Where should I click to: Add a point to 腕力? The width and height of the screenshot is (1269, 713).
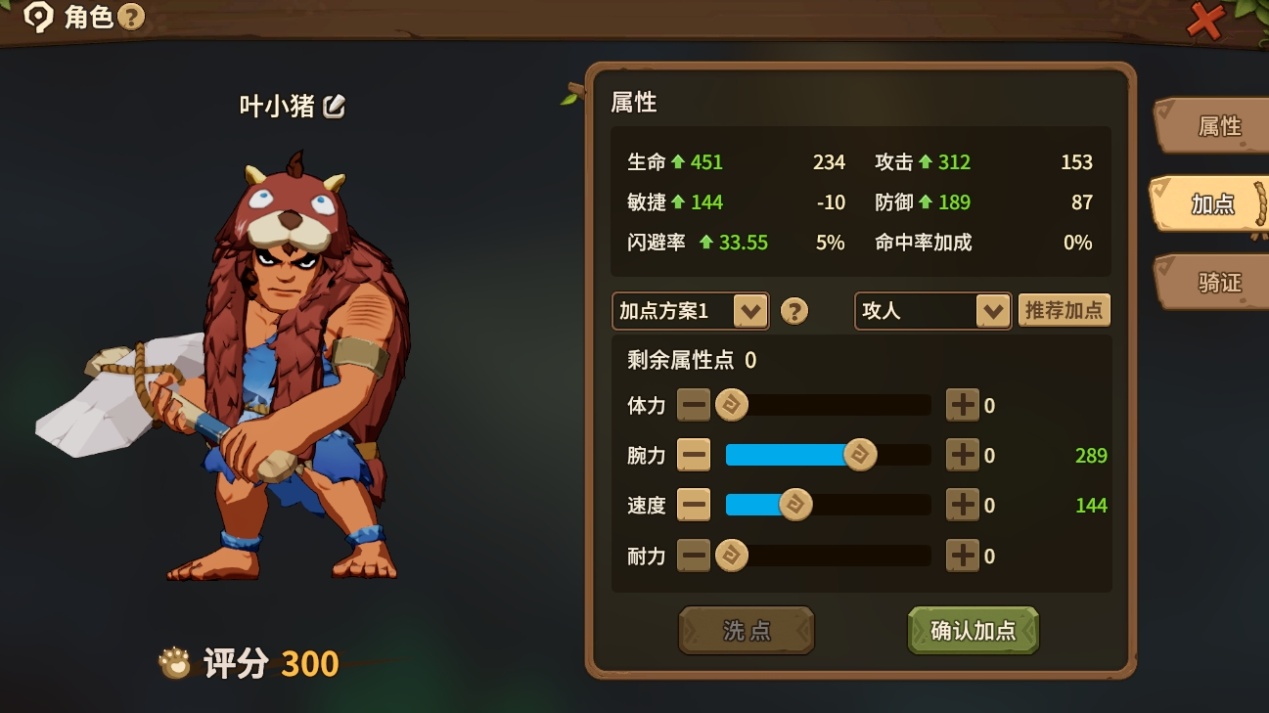coord(962,455)
